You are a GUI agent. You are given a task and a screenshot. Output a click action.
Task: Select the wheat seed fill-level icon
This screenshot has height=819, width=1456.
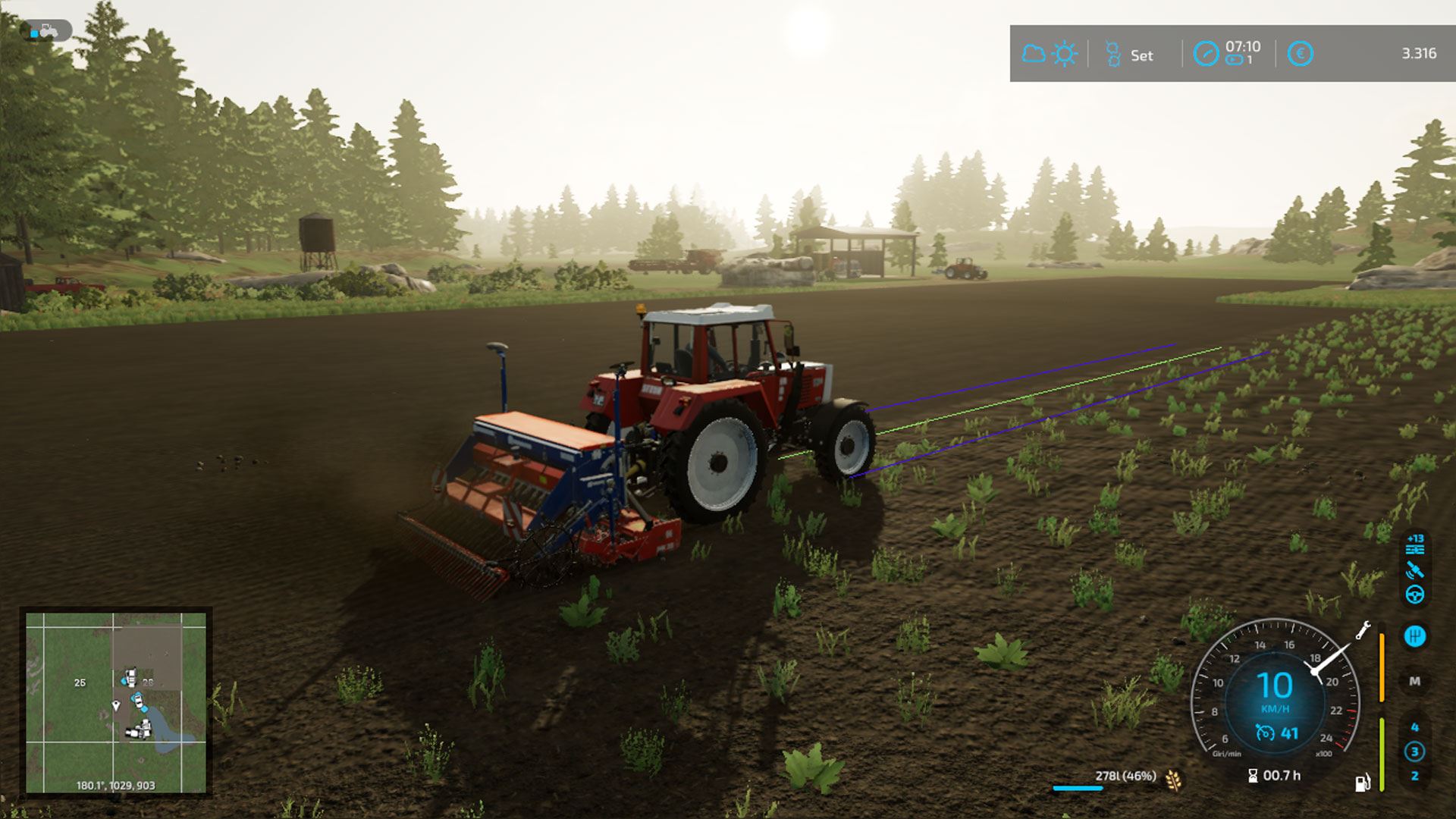coord(1174,779)
